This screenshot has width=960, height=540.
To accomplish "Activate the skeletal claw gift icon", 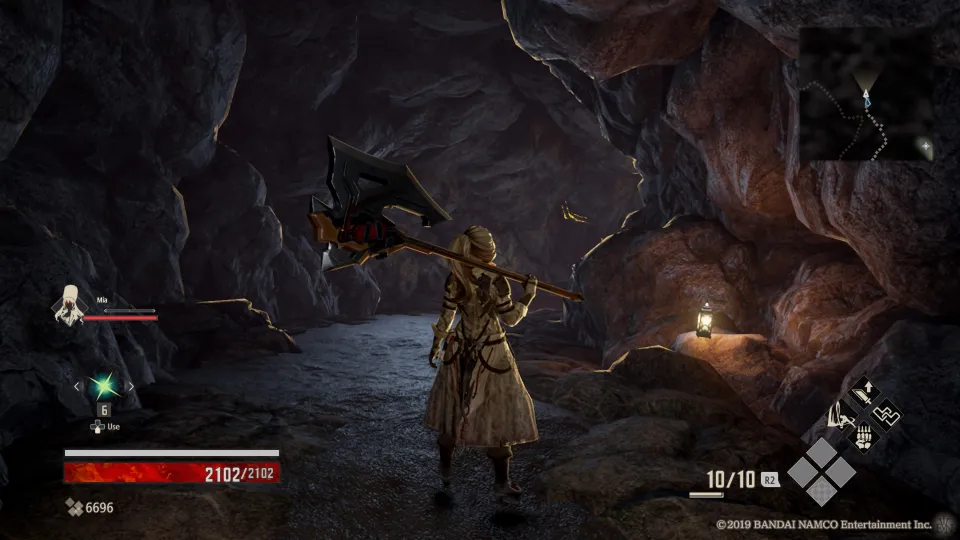I will [862, 436].
